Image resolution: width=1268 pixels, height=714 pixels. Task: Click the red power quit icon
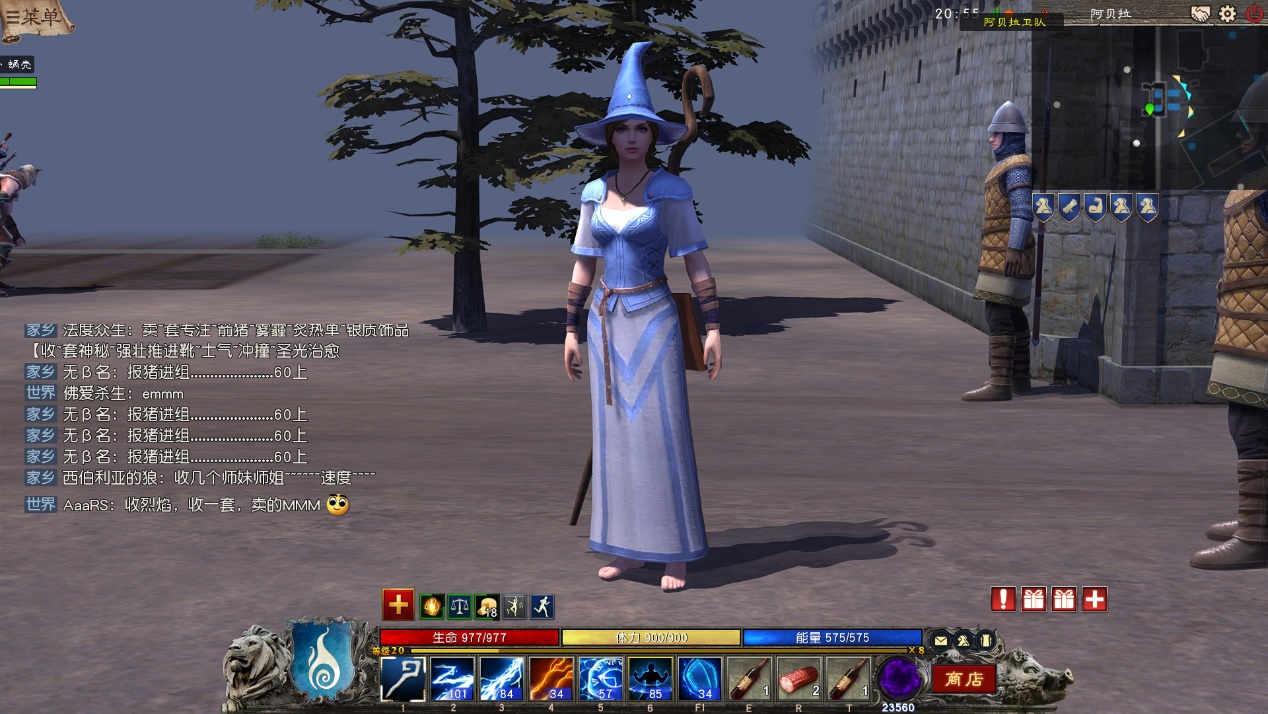(x=1254, y=14)
